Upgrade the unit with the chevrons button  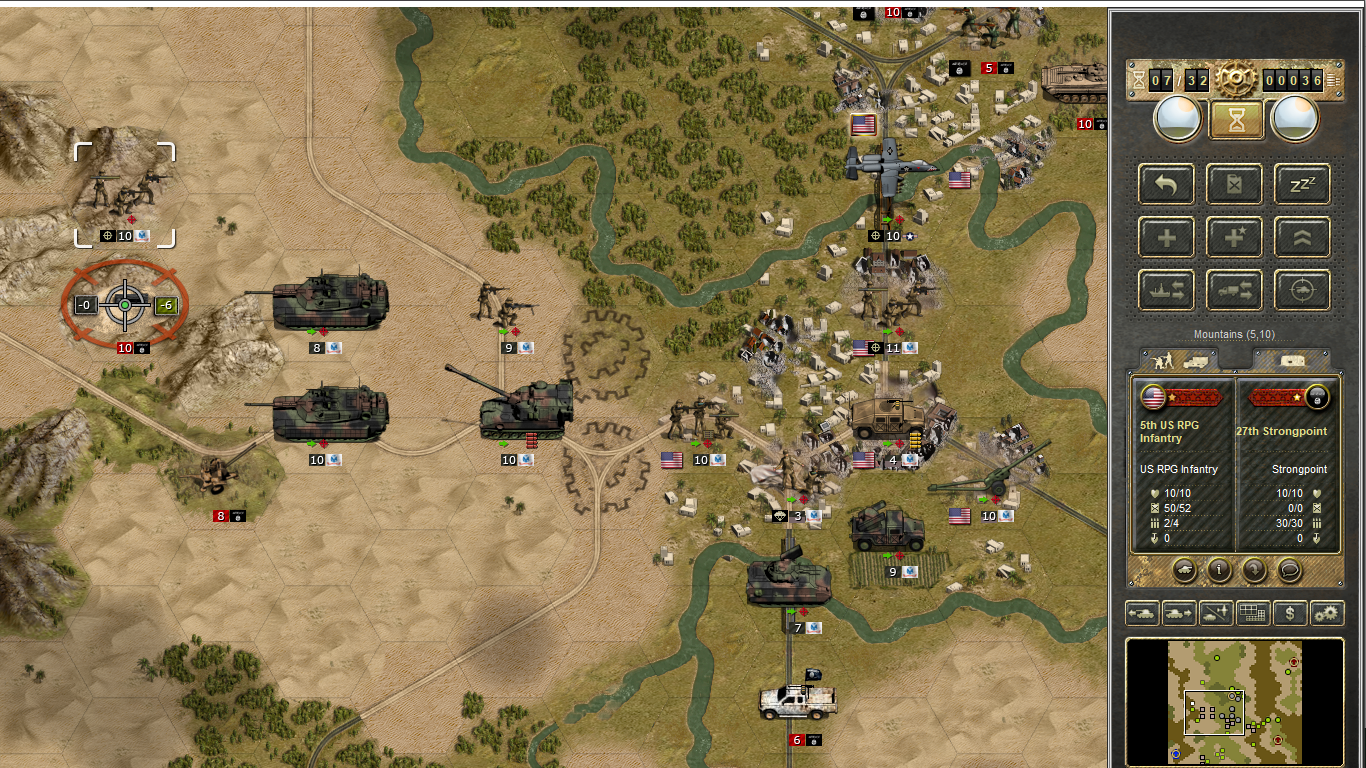point(1302,238)
